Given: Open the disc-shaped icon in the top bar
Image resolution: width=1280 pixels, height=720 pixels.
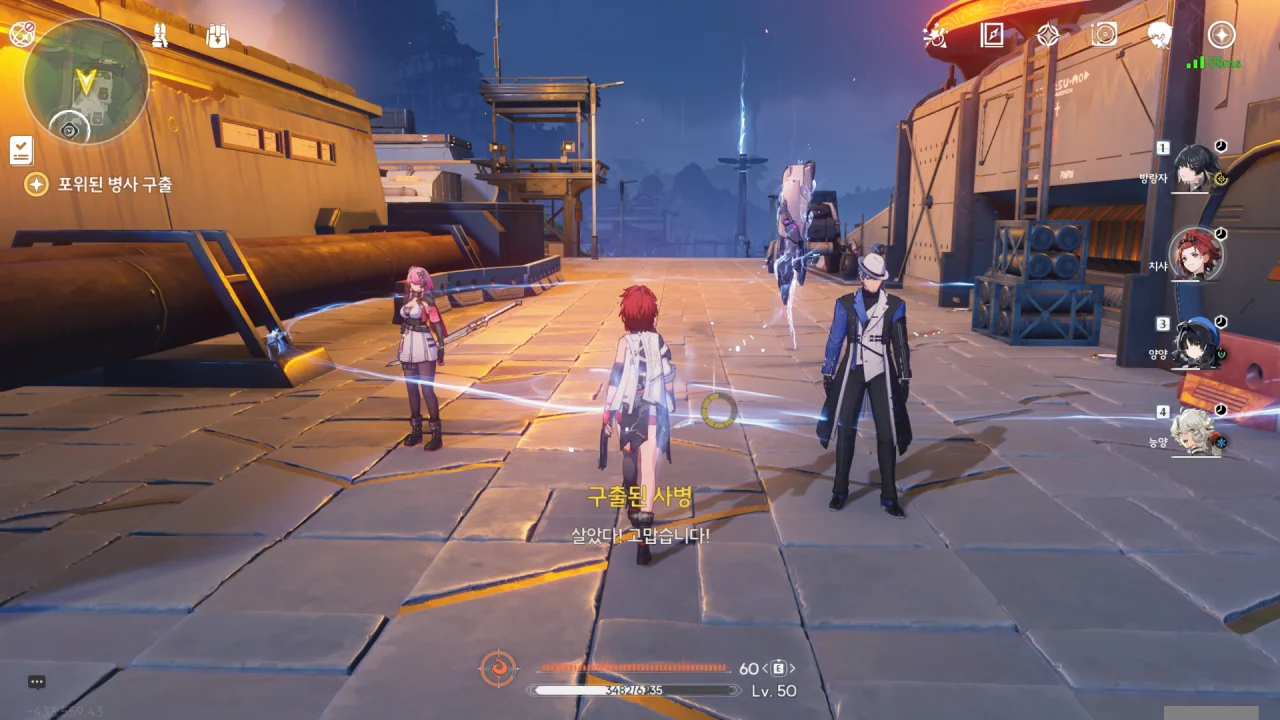Looking at the screenshot, I should [1104, 35].
